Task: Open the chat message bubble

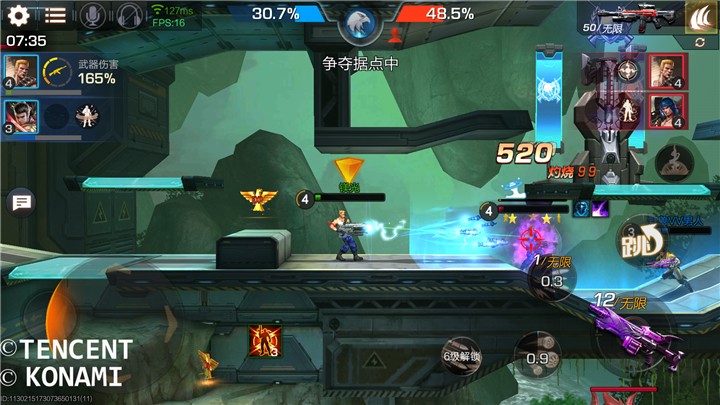Action: (20, 202)
